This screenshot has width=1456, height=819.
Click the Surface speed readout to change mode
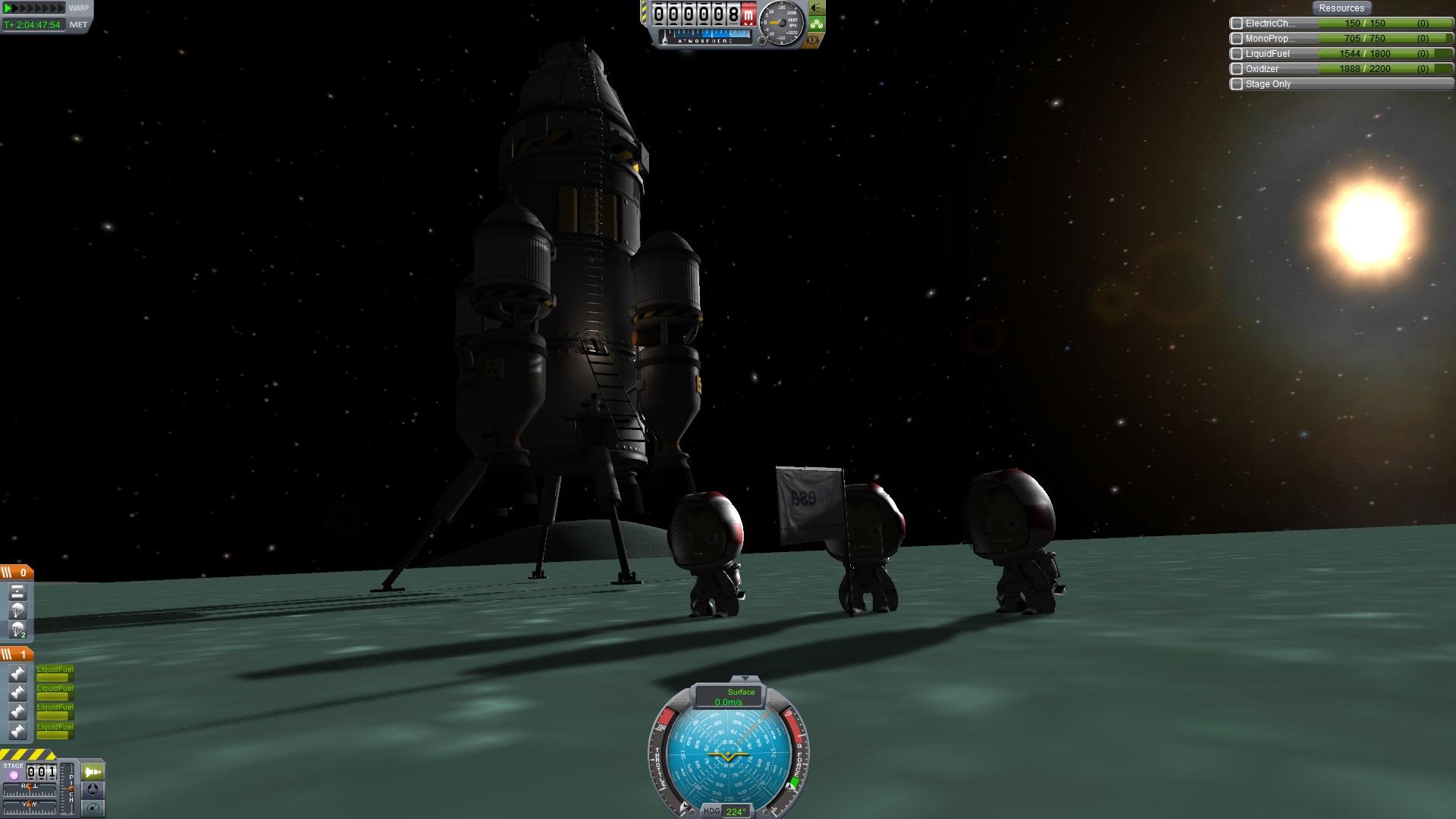(x=730, y=697)
